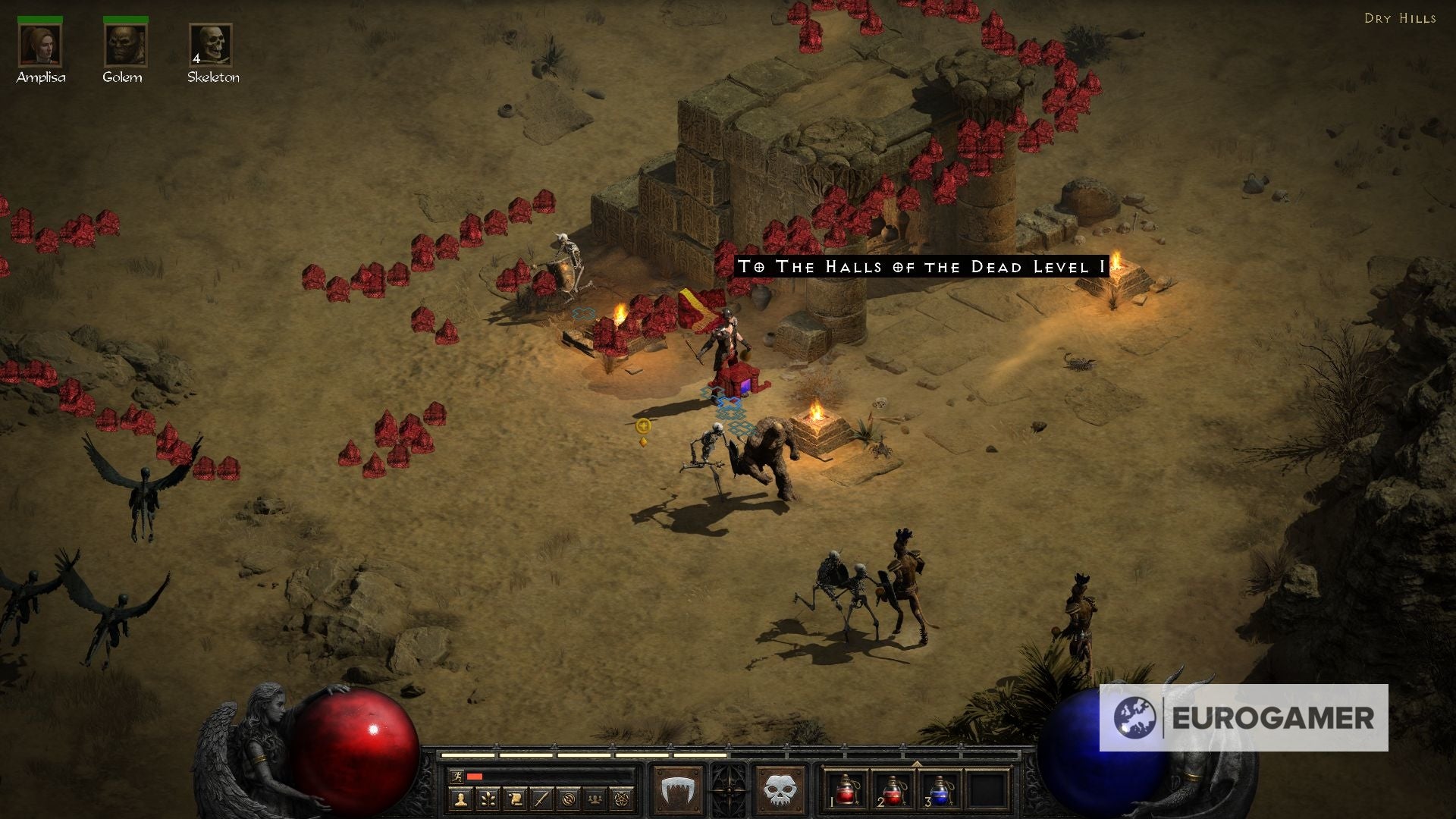Image resolution: width=1456 pixels, height=819 pixels.
Task: Click the sword icon menu button
Action: (541, 798)
